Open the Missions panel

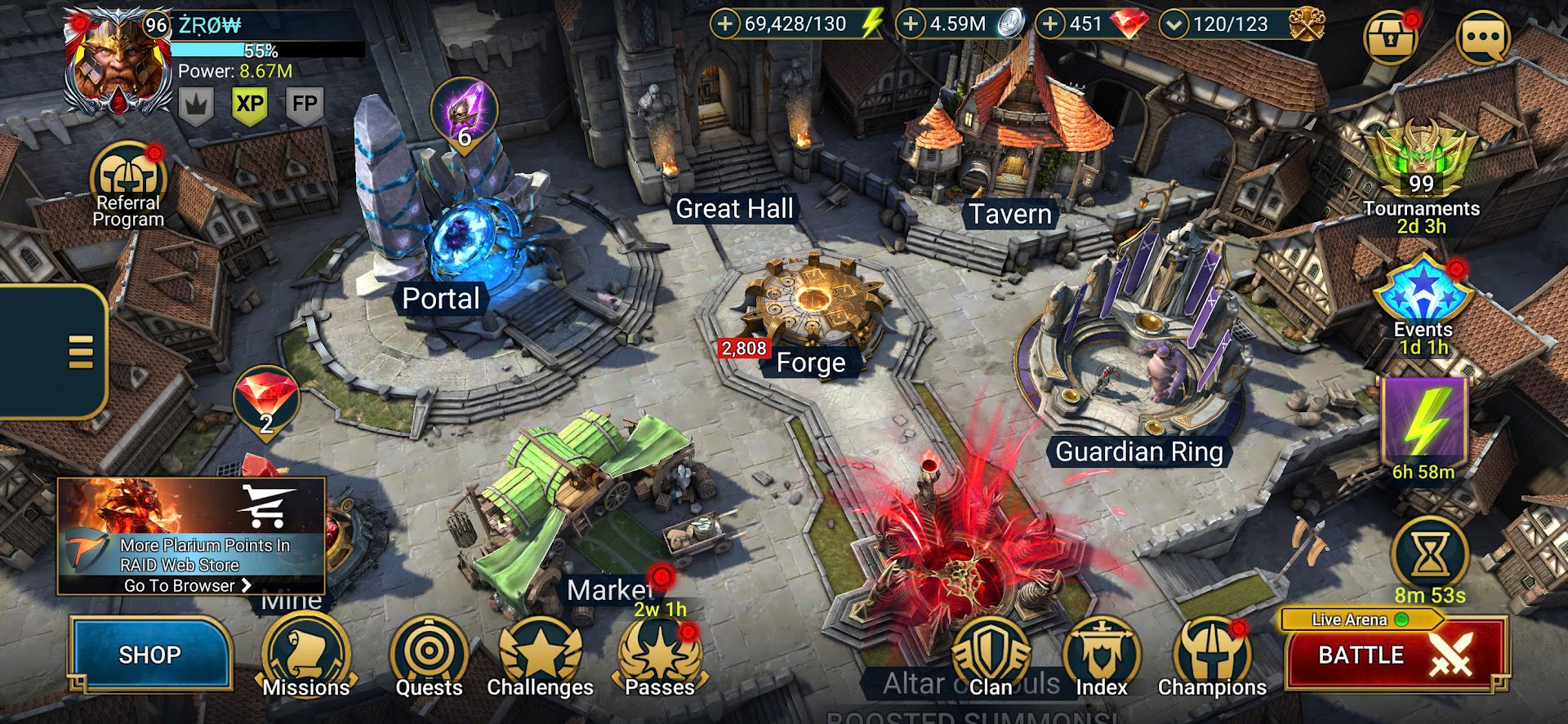point(306,655)
